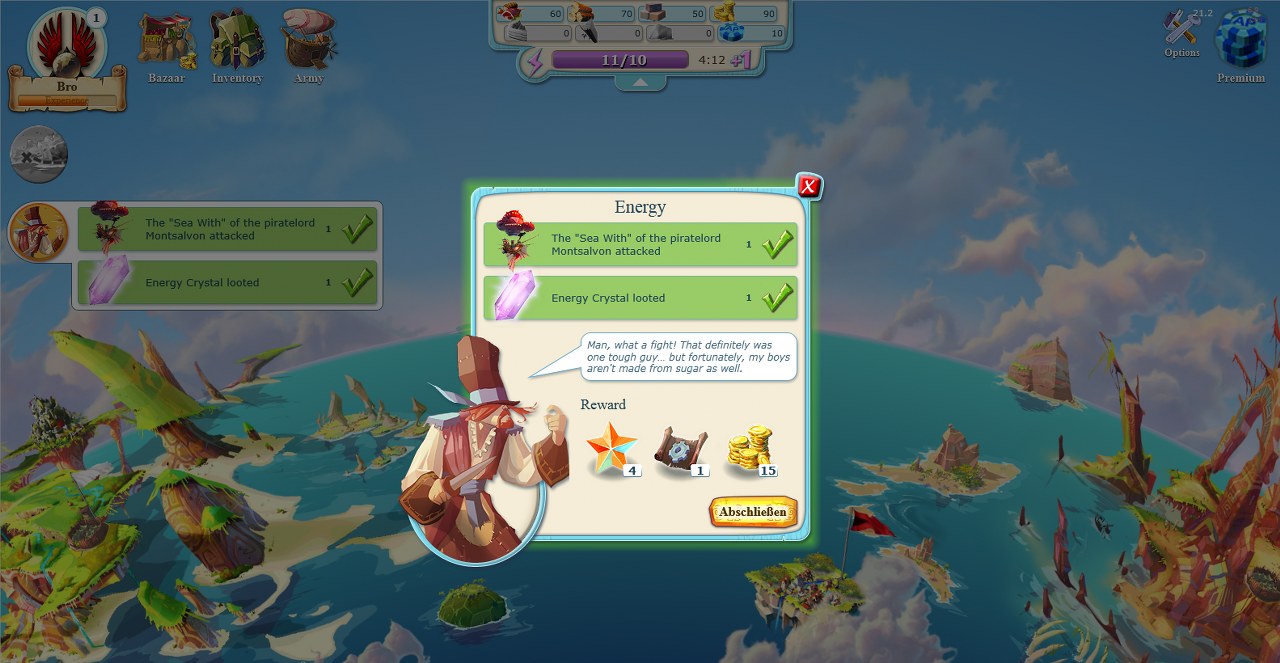1280x663 pixels.
Task: Open the Options menu
Action: point(1182,33)
